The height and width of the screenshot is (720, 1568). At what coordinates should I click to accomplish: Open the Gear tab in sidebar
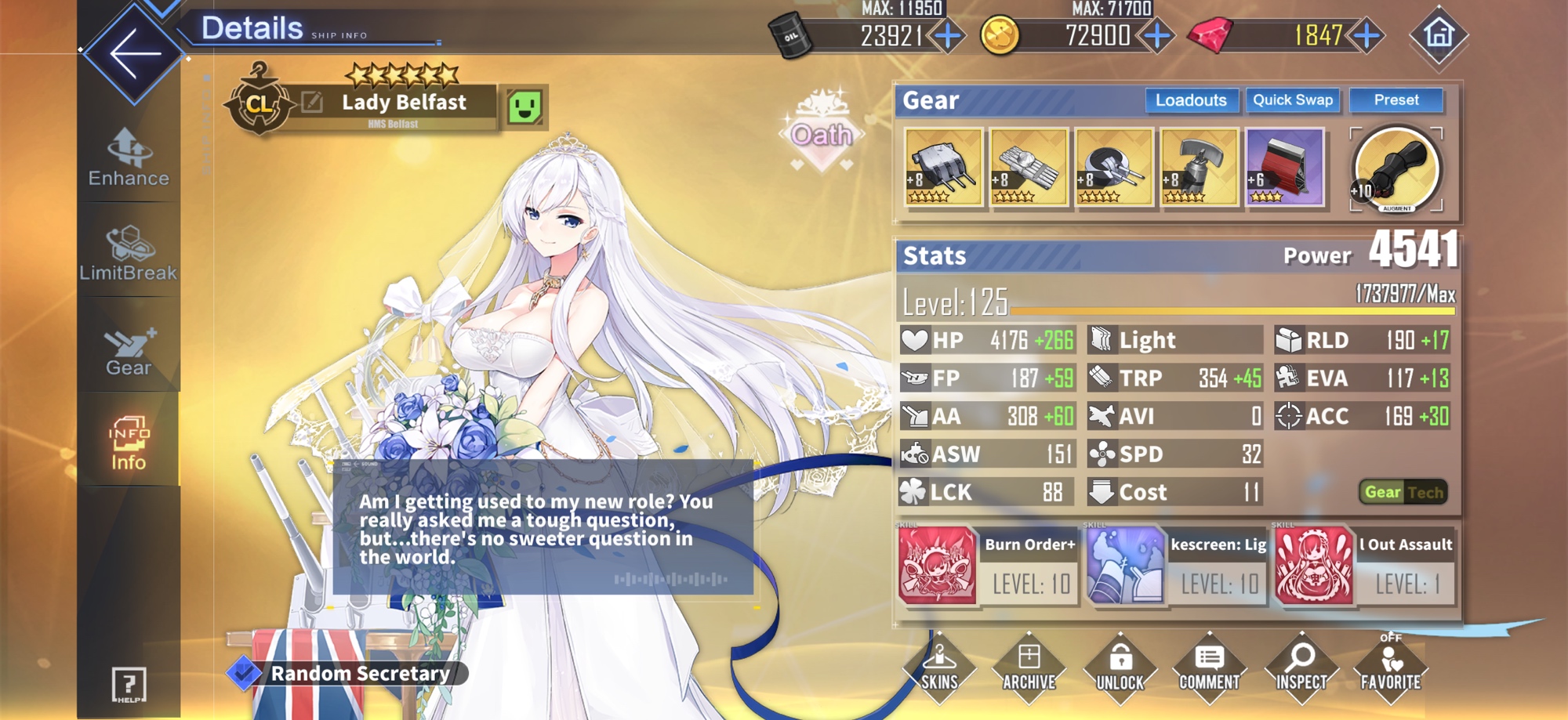coord(129,351)
